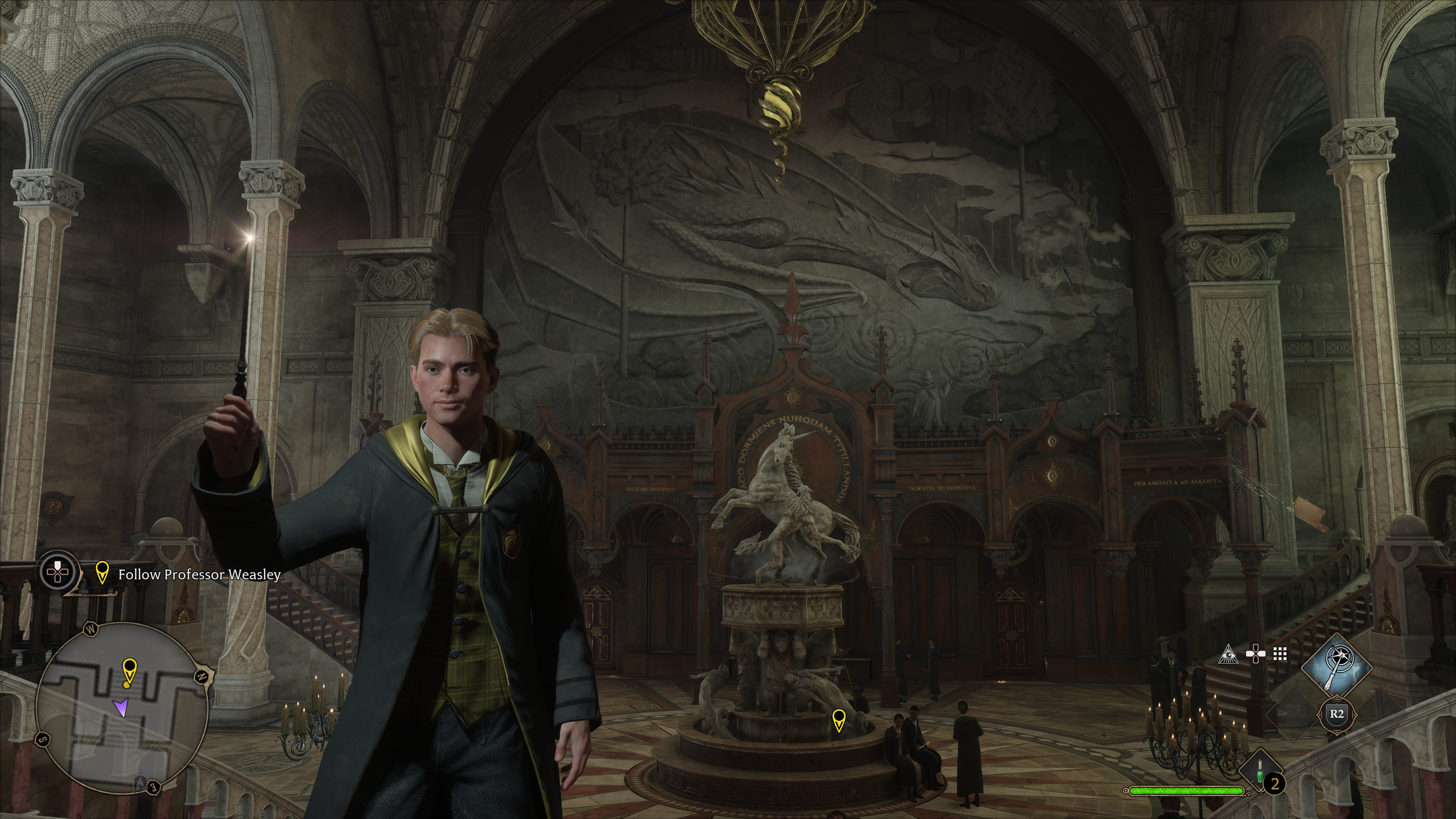Image resolution: width=1456 pixels, height=819 pixels.
Task: Open the spell set grid icon
Action: click(1280, 654)
